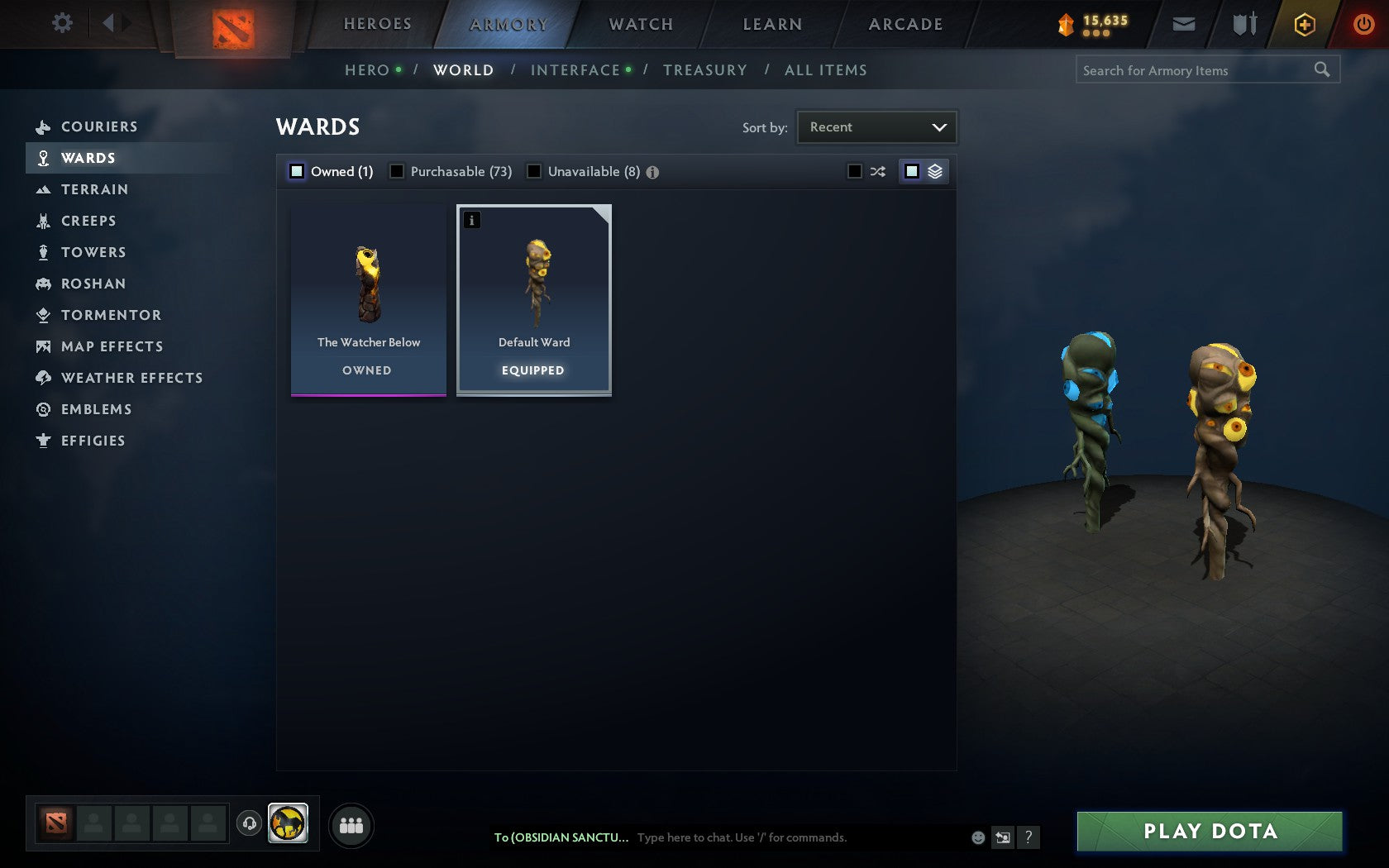Click the power/logout icon top right
1389x868 pixels.
pos(1364,24)
